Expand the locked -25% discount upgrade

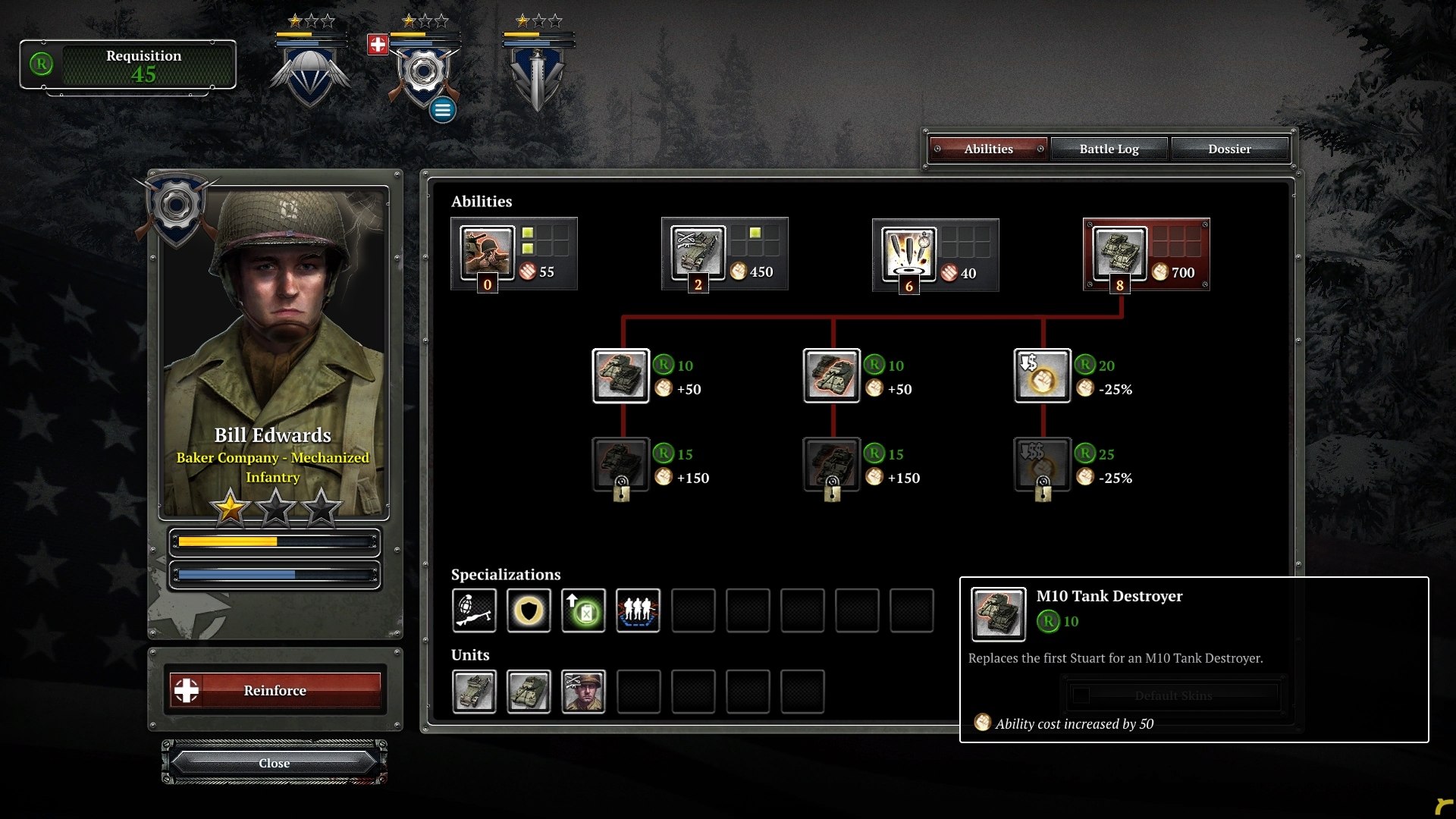[1043, 466]
